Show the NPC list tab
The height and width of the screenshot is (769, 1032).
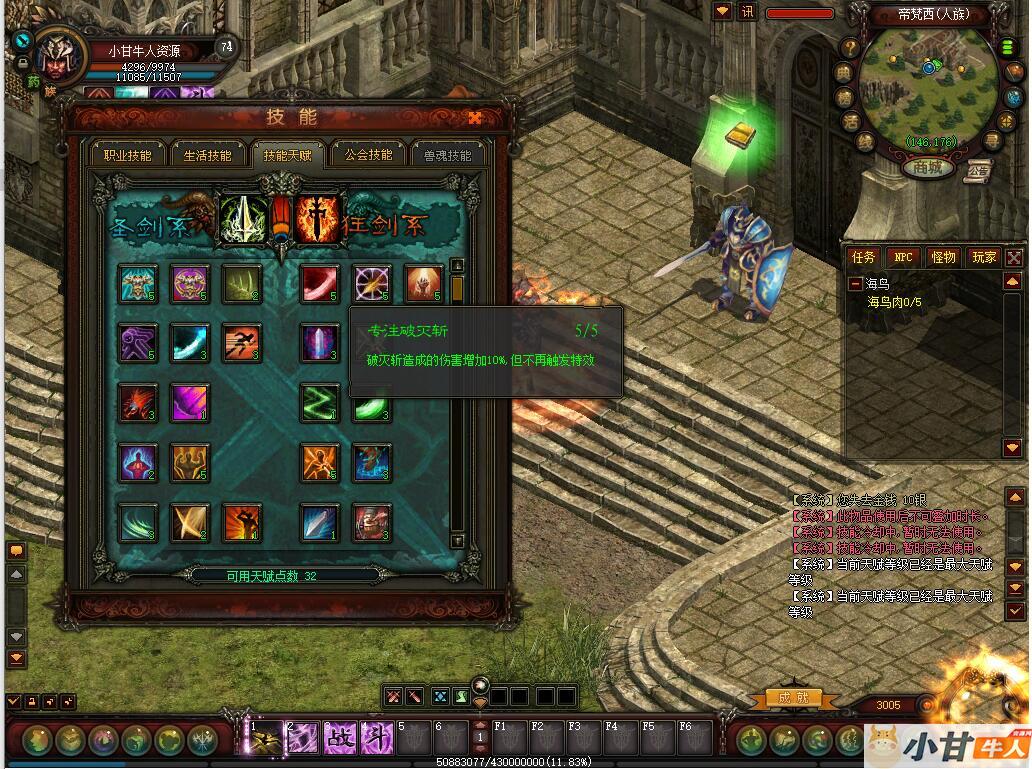tap(904, 257)
